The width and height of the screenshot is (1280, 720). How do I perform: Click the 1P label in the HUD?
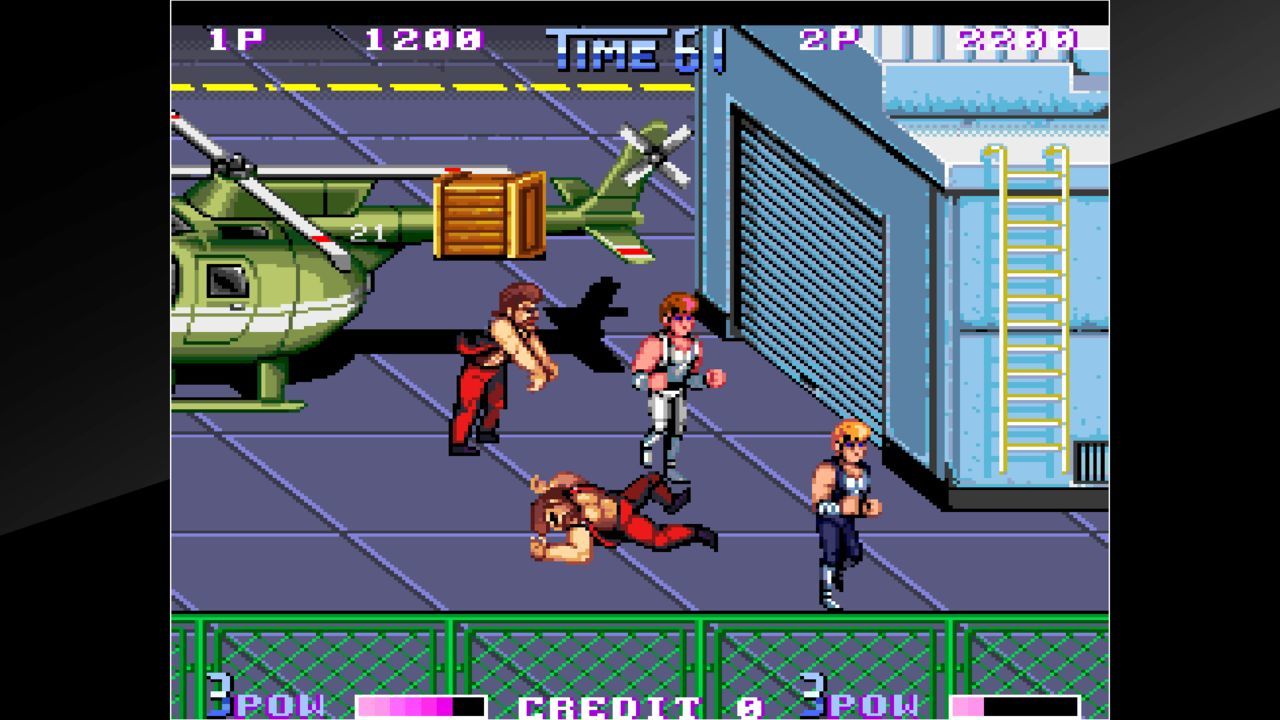click(237, 40)
